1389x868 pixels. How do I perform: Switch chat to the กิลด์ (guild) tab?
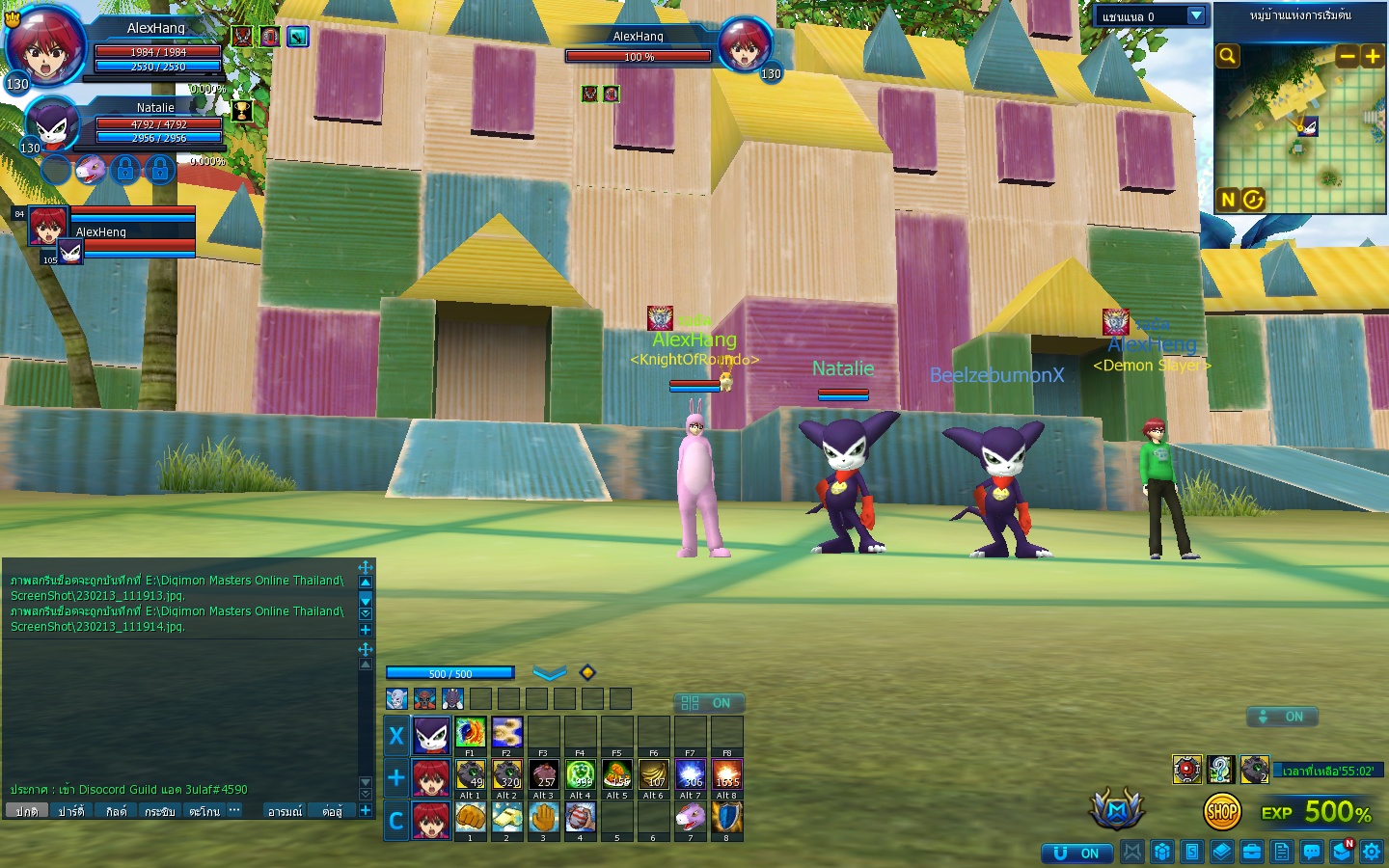(x=116, y=811)
